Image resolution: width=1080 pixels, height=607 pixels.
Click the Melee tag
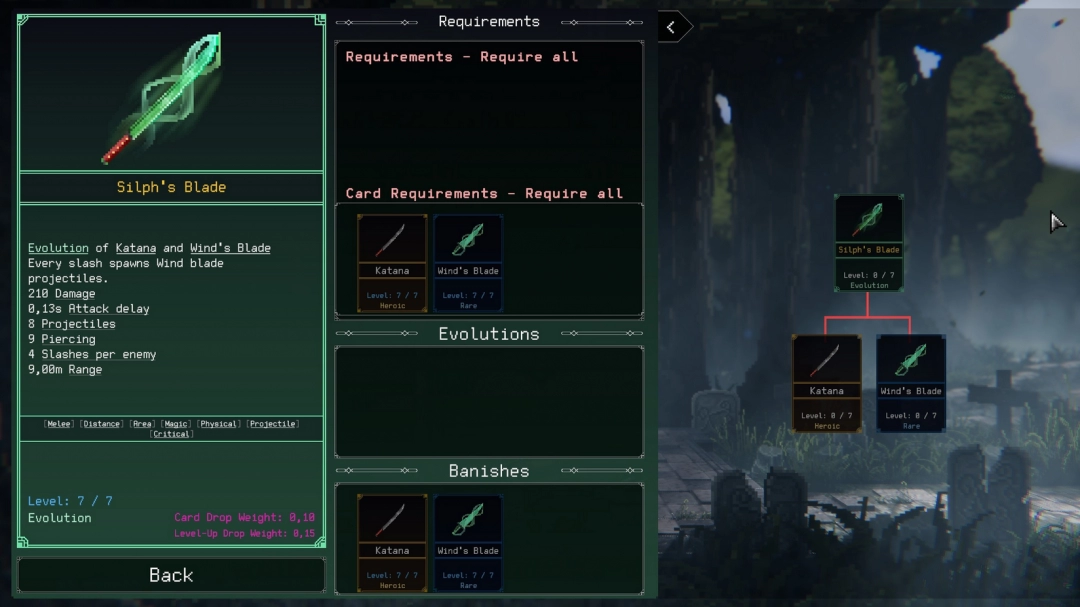point(59,424)
